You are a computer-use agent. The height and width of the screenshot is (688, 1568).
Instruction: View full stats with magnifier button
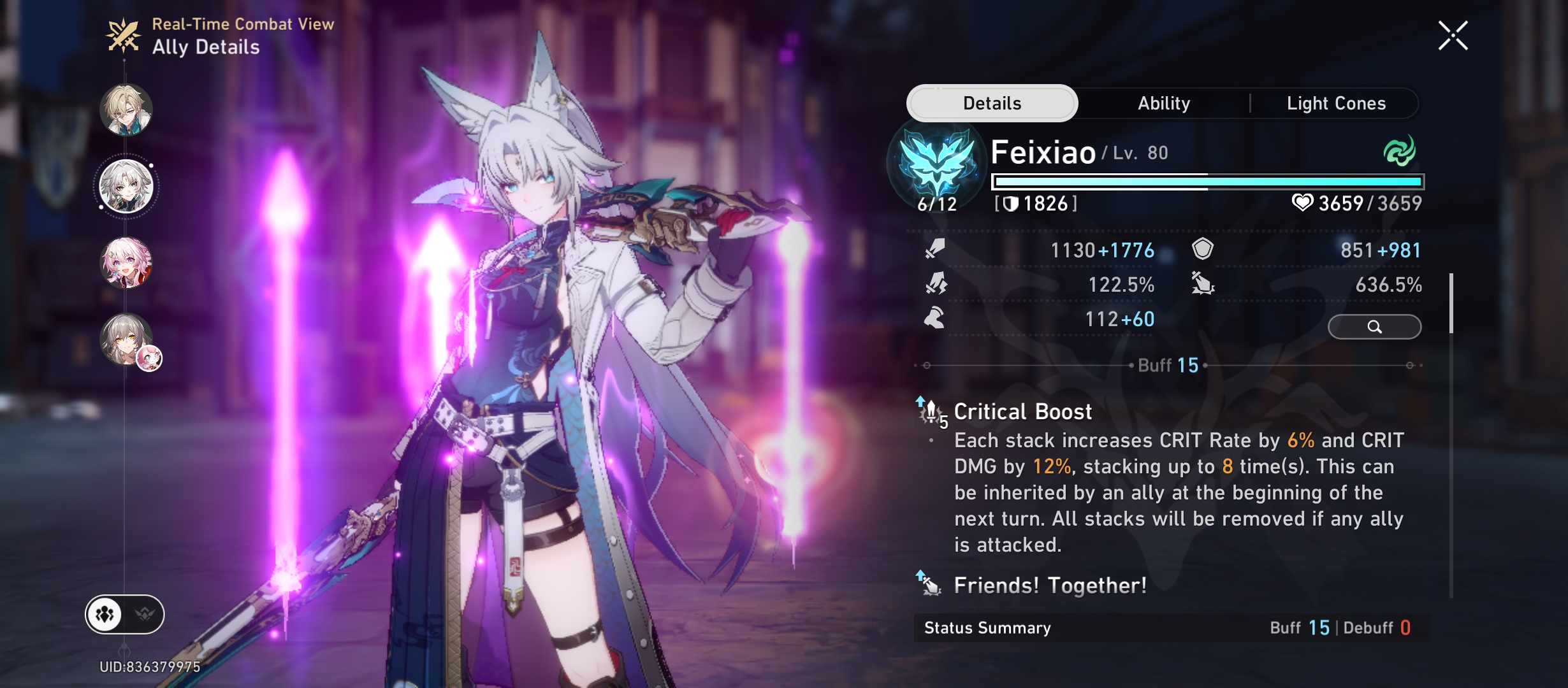(x=1374, y=327)
